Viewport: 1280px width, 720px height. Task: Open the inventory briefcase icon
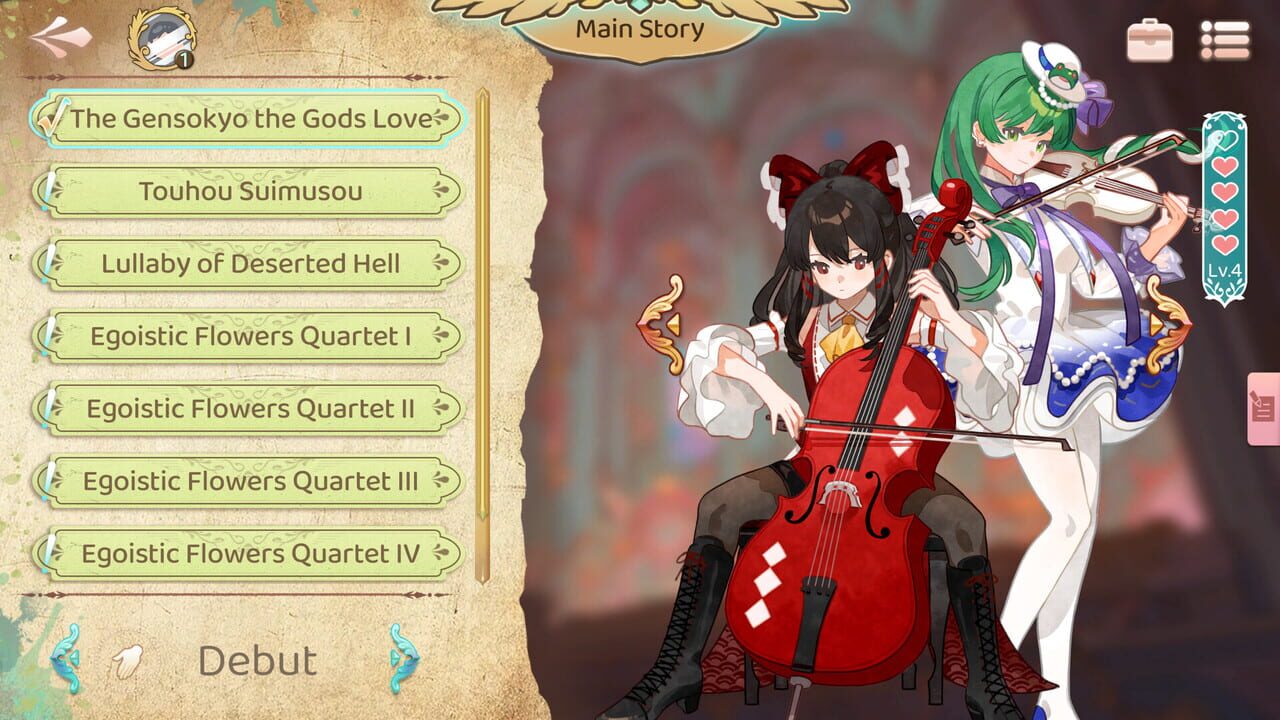pyautogui.click(x=1149, y=37)
